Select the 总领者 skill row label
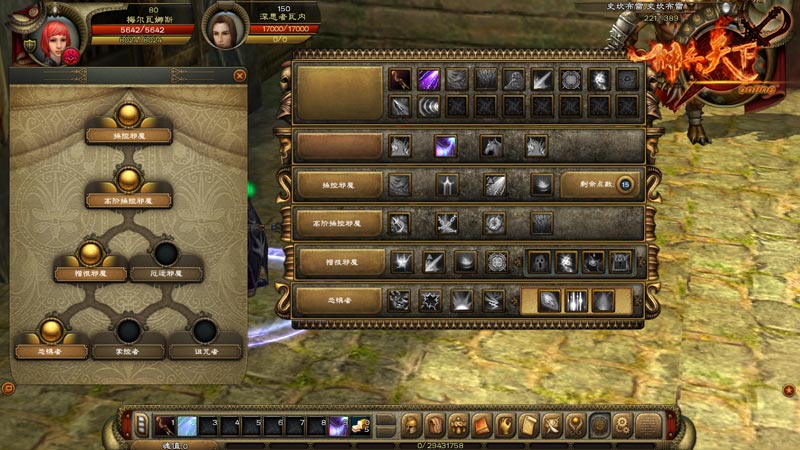The image size is (800, 450). coord(339,300)
